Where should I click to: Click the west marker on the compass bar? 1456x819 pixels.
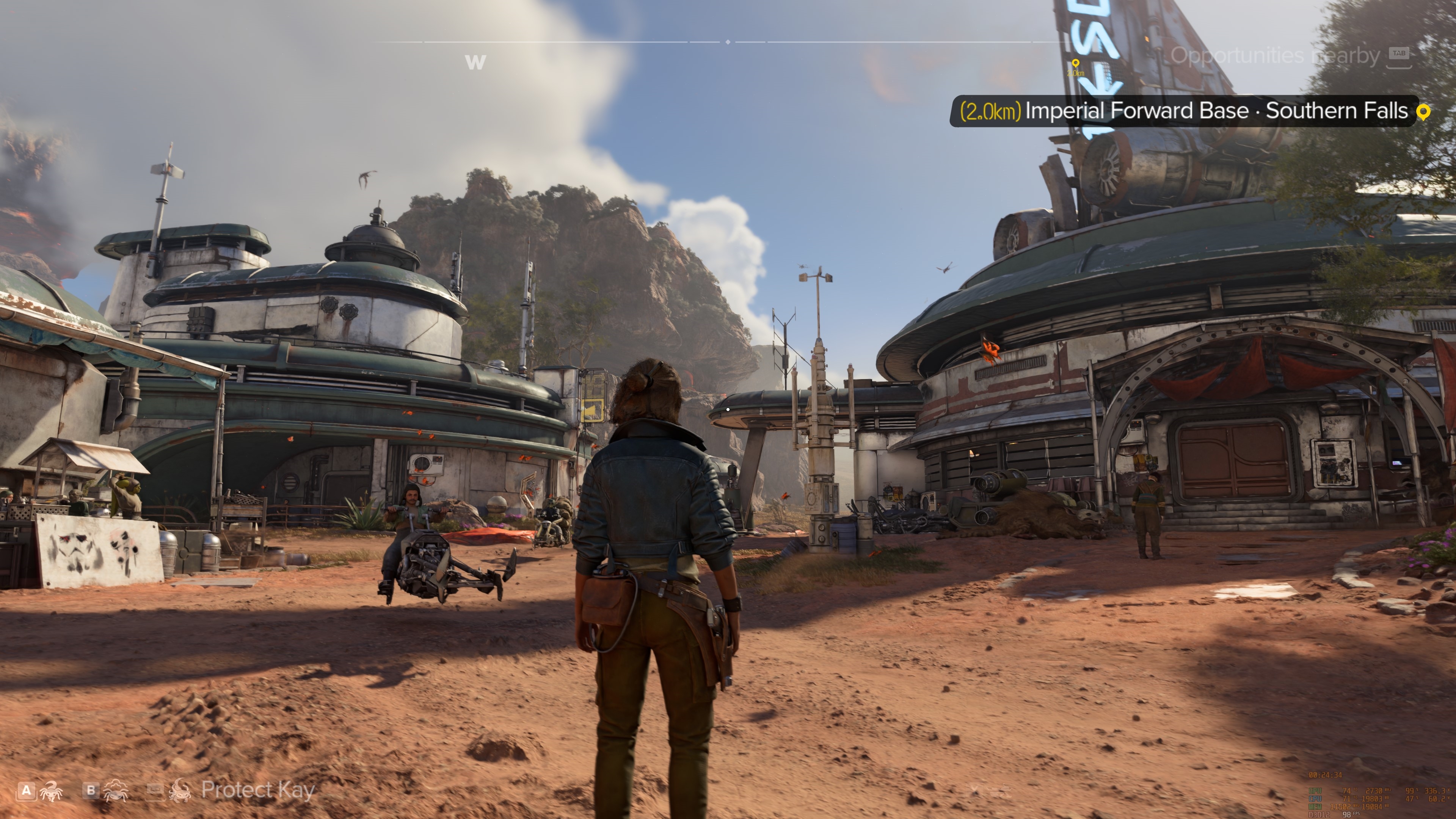point(475,62)
